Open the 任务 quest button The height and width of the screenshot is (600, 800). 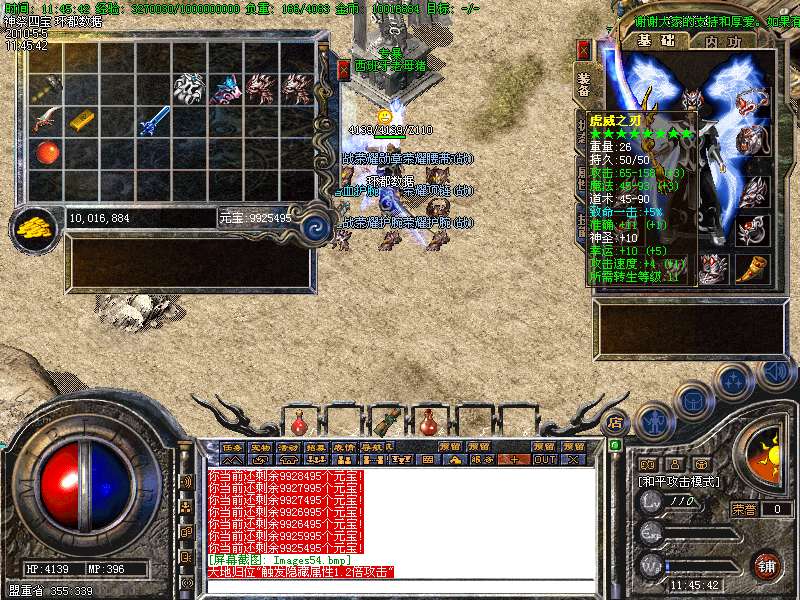(232, 447)
